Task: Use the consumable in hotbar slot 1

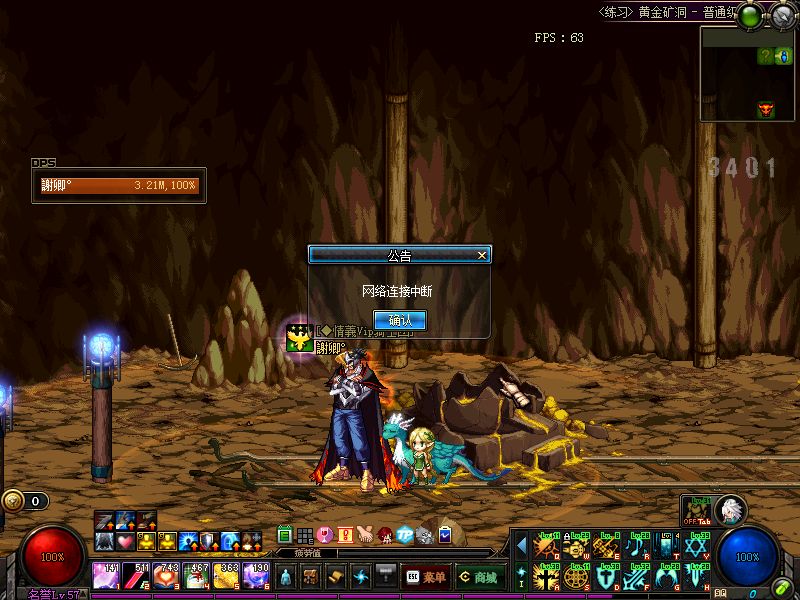Action: click(107, 576)
